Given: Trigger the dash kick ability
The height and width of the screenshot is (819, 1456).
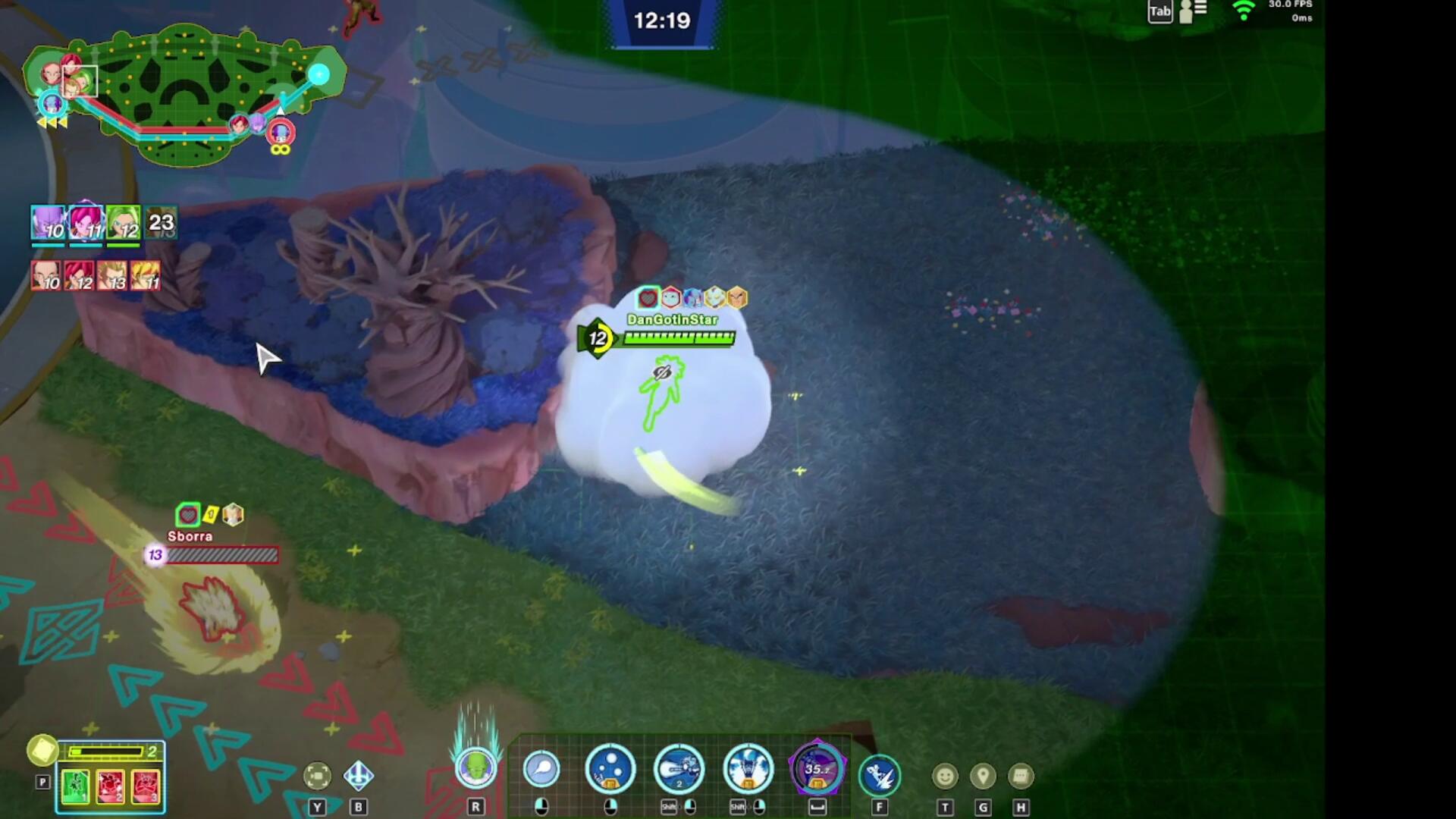Looking at the screenshot, I should click(880, 775).
